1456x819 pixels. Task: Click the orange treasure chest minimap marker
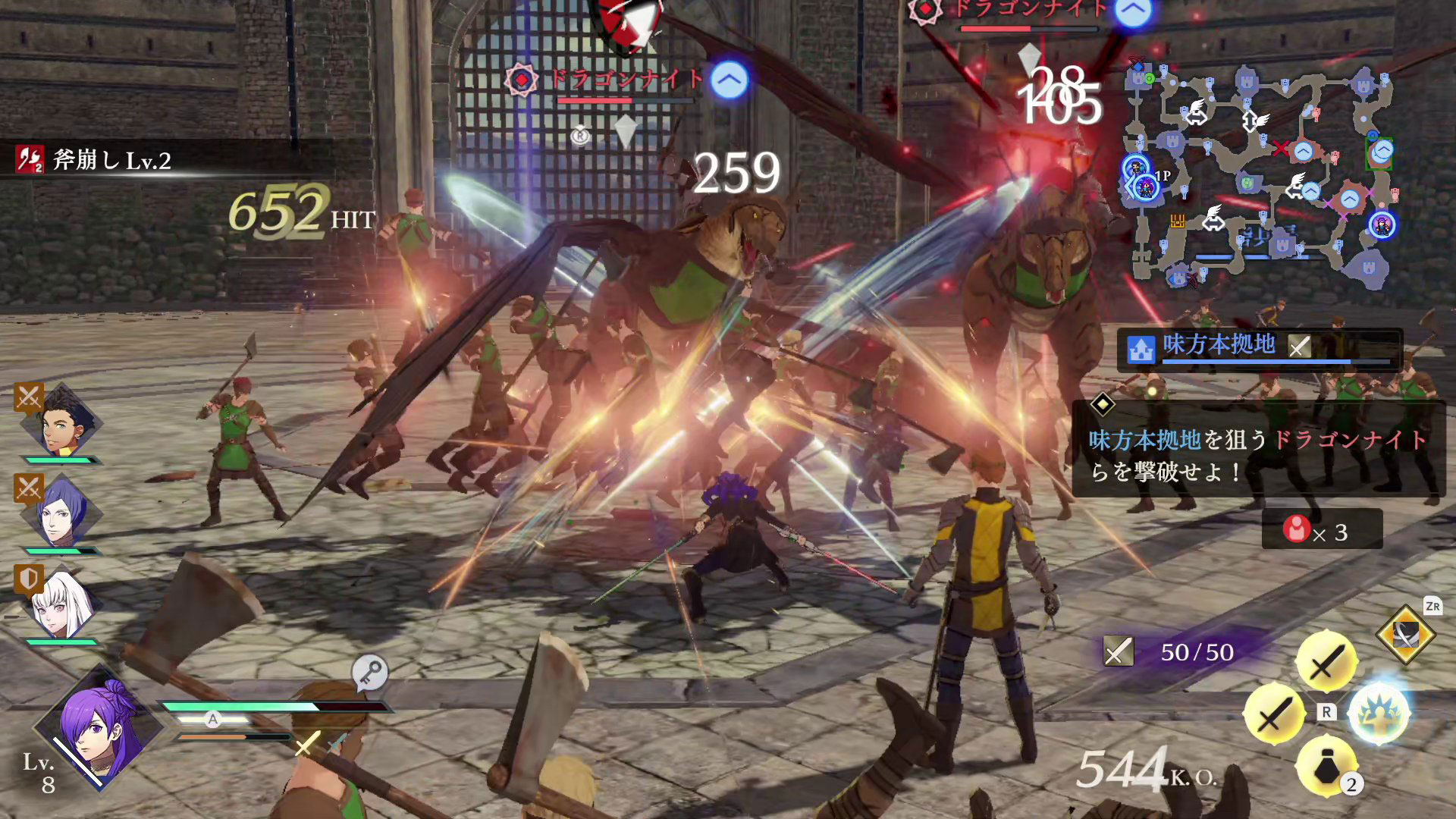[1177, 221]
